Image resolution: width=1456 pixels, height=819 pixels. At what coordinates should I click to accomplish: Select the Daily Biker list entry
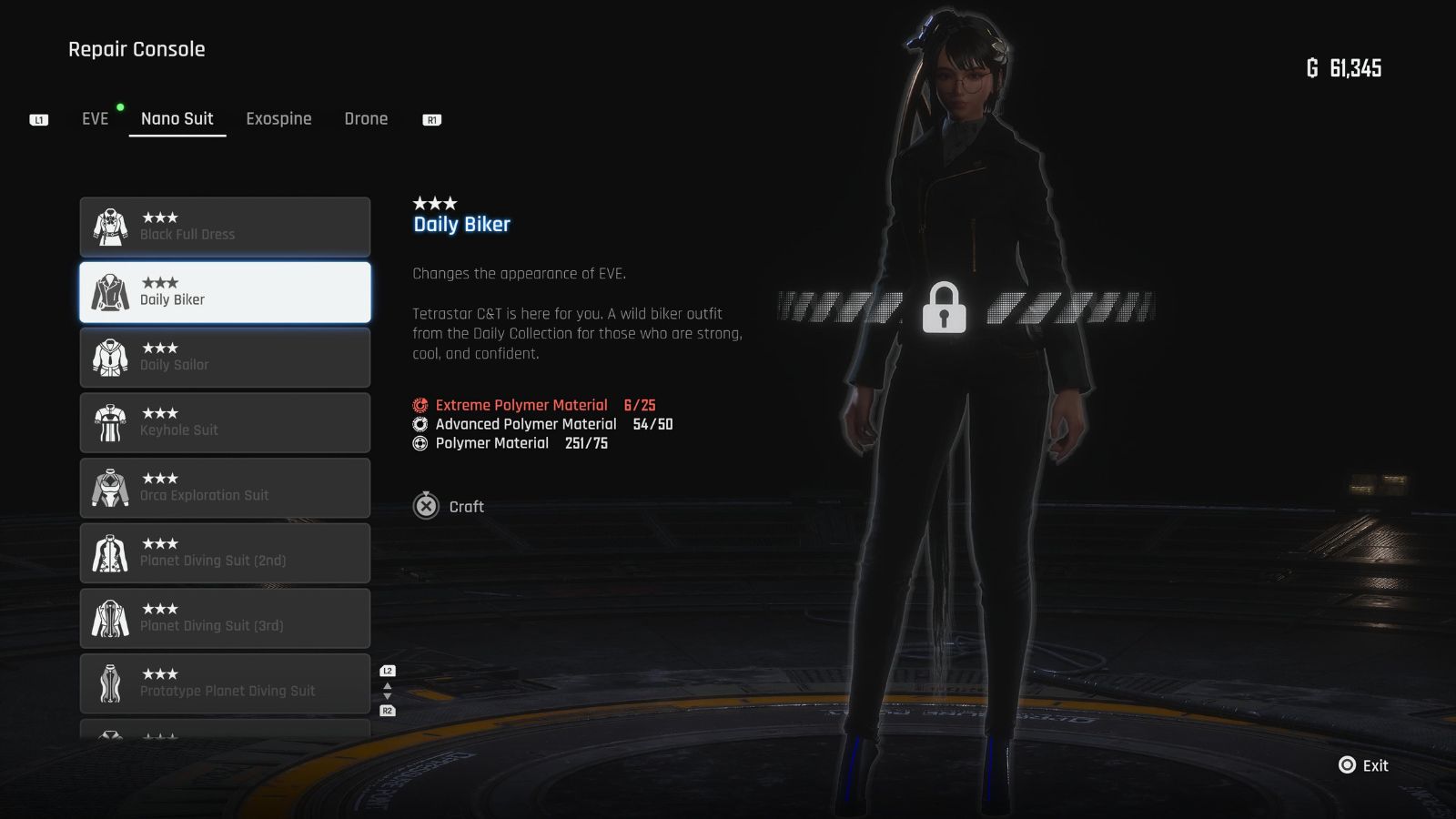tap(225, 291)
